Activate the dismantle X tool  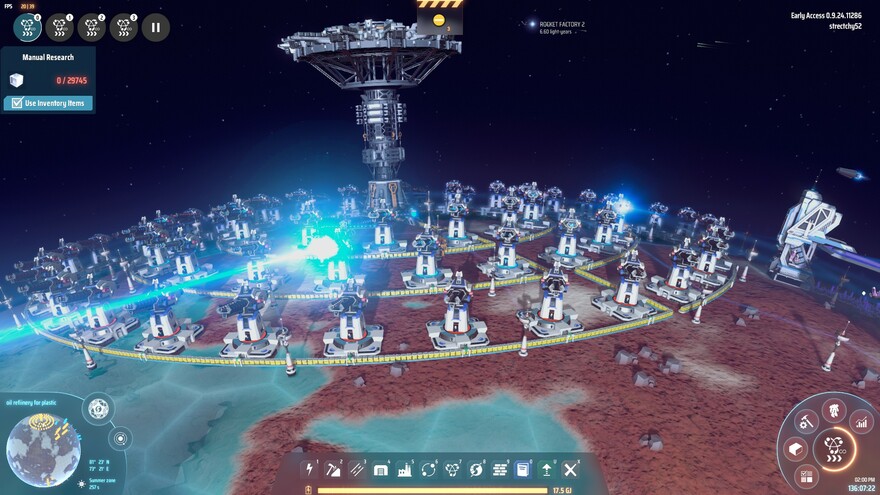[571, 469]
